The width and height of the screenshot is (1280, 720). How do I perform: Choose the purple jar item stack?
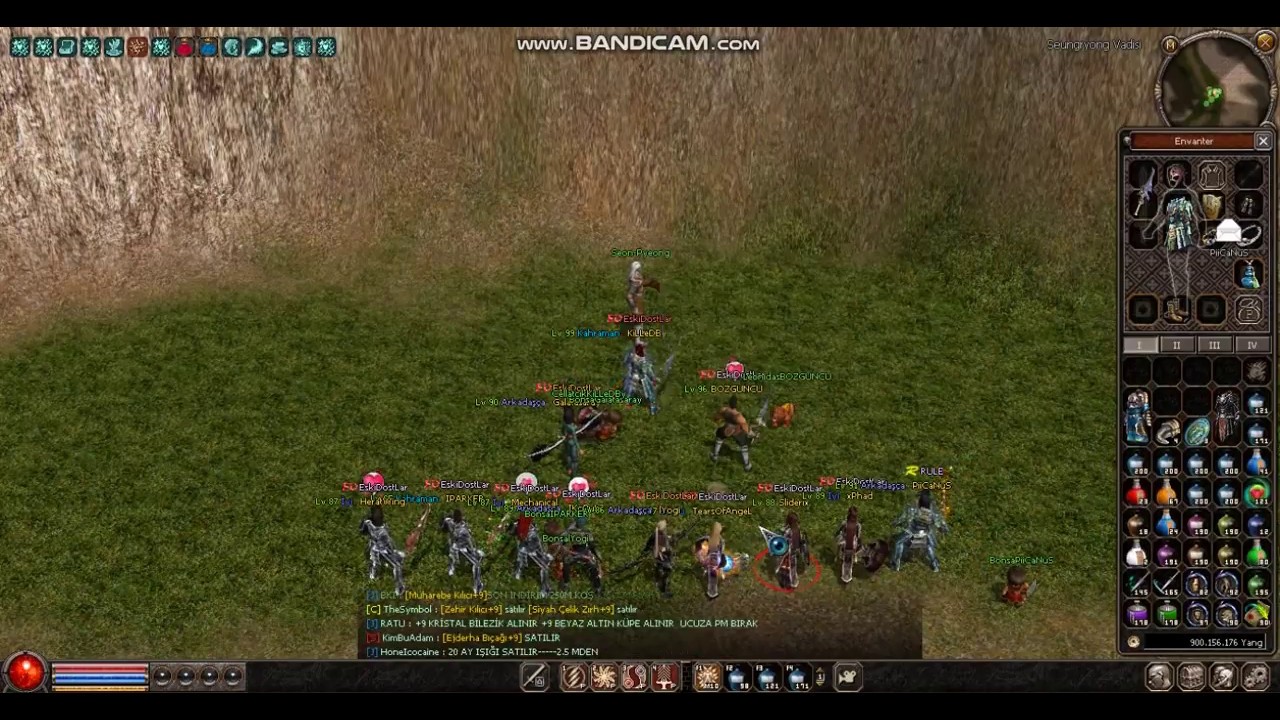[1137, 613]
